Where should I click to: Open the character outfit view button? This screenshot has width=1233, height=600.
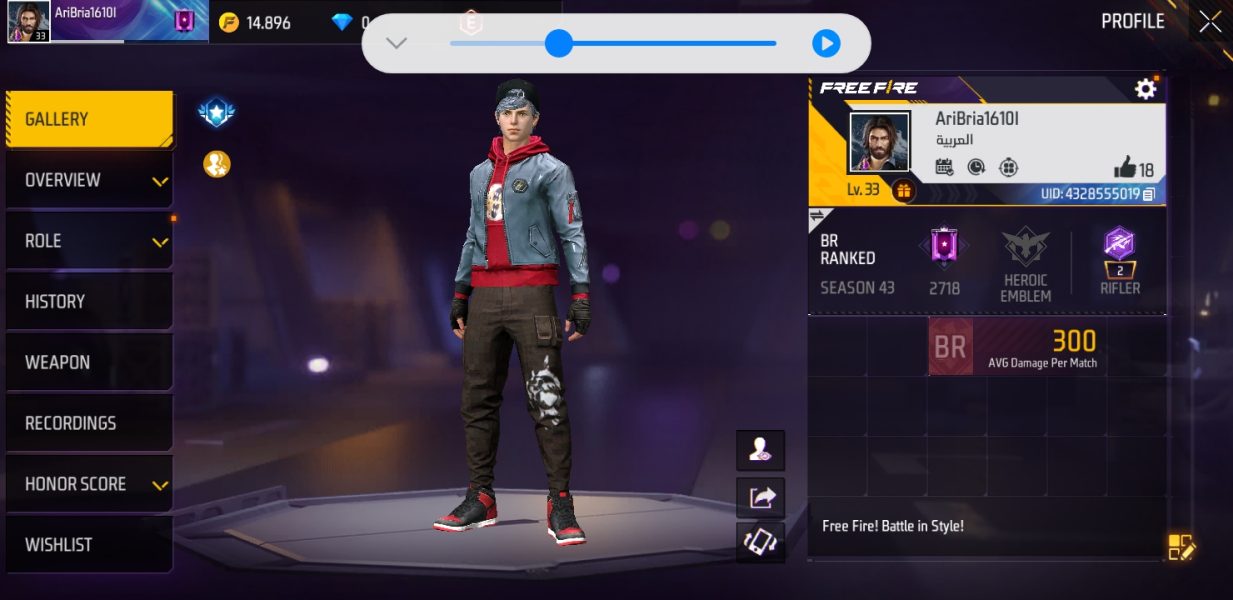(761, 451)
